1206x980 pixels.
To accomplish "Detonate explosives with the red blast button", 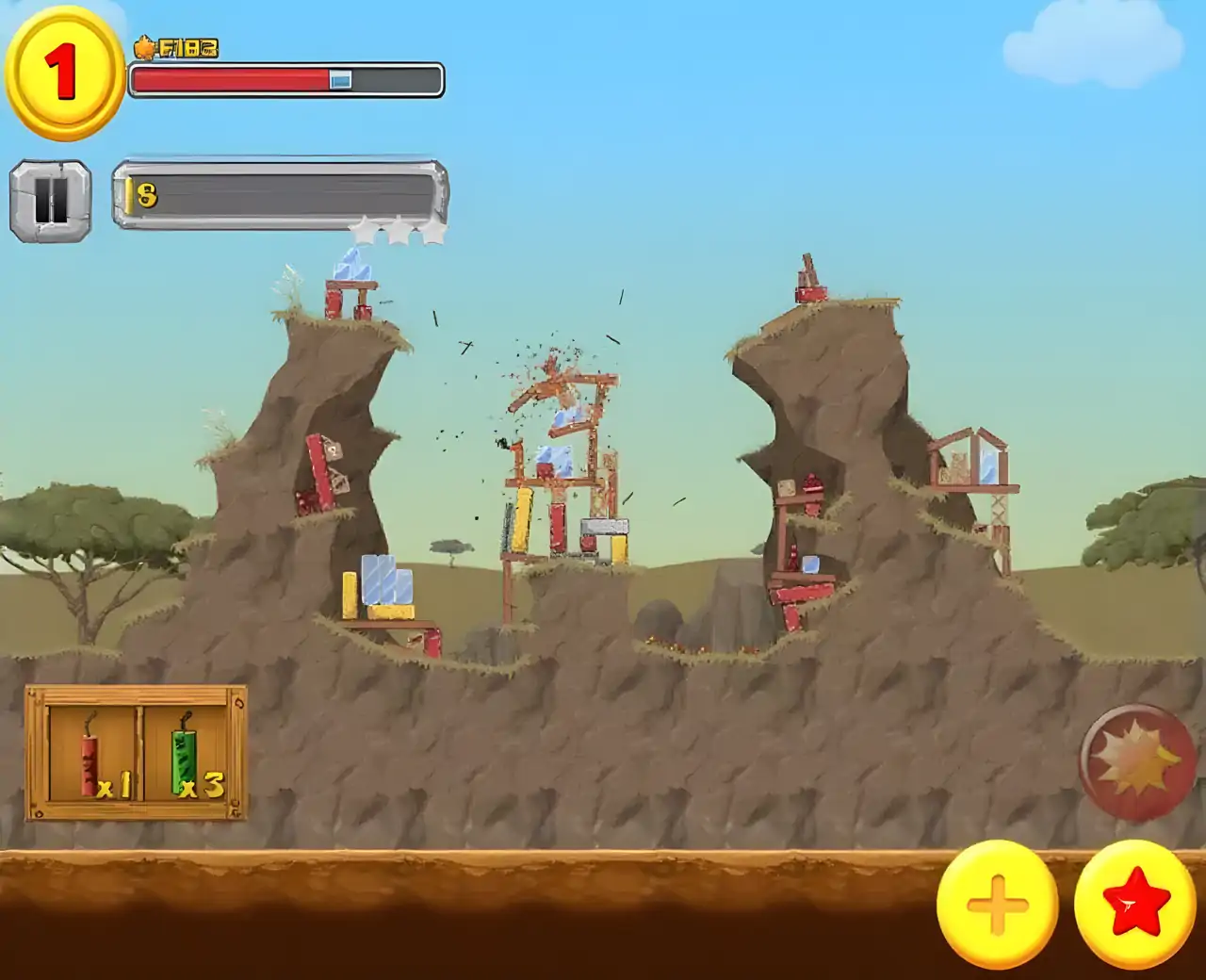I will click(x=1136, y=760).
